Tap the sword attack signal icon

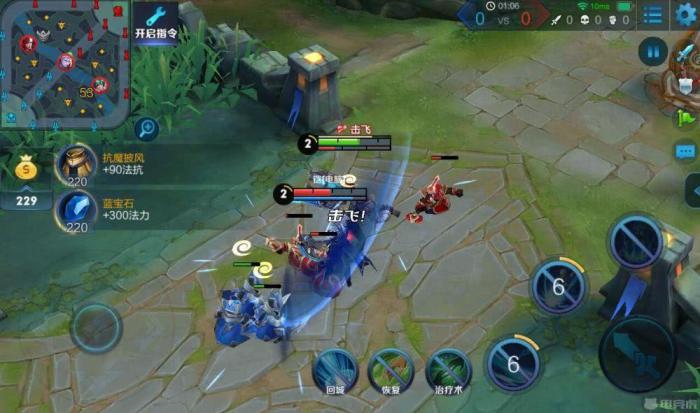pyautogui.click(x=685, y=50)
